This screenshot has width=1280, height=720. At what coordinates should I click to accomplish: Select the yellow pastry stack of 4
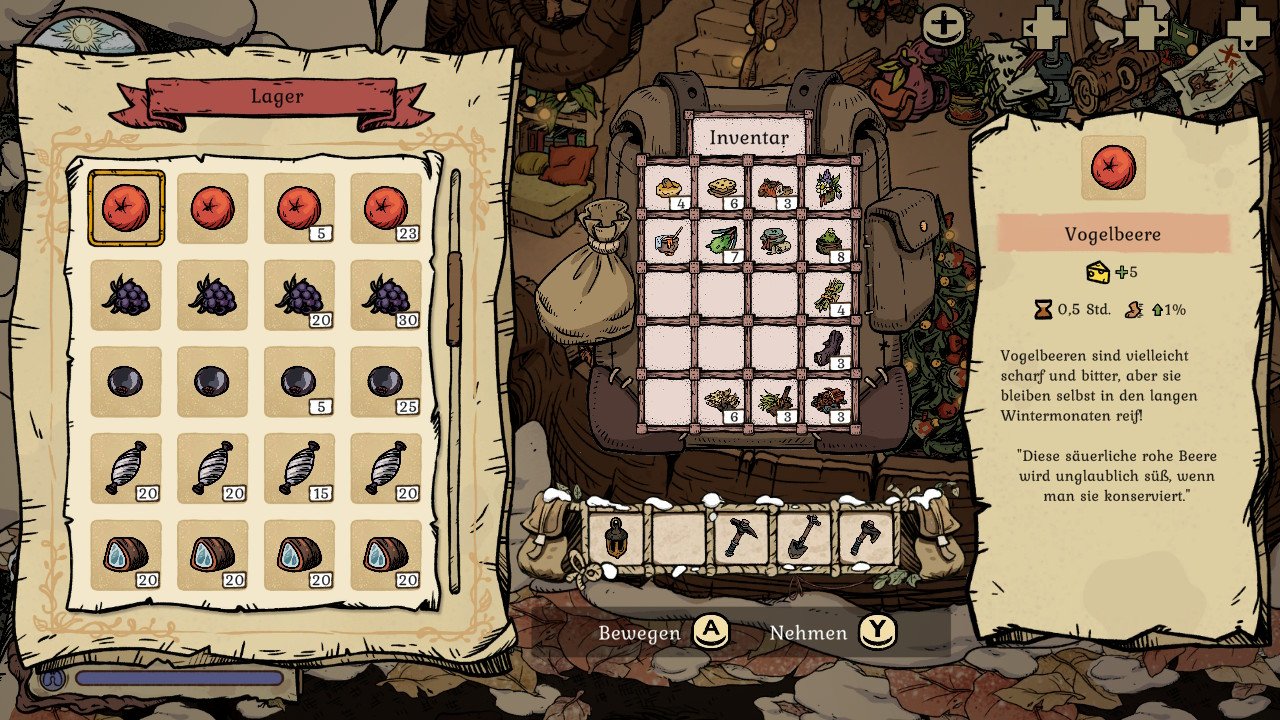(x=667, y=187)
